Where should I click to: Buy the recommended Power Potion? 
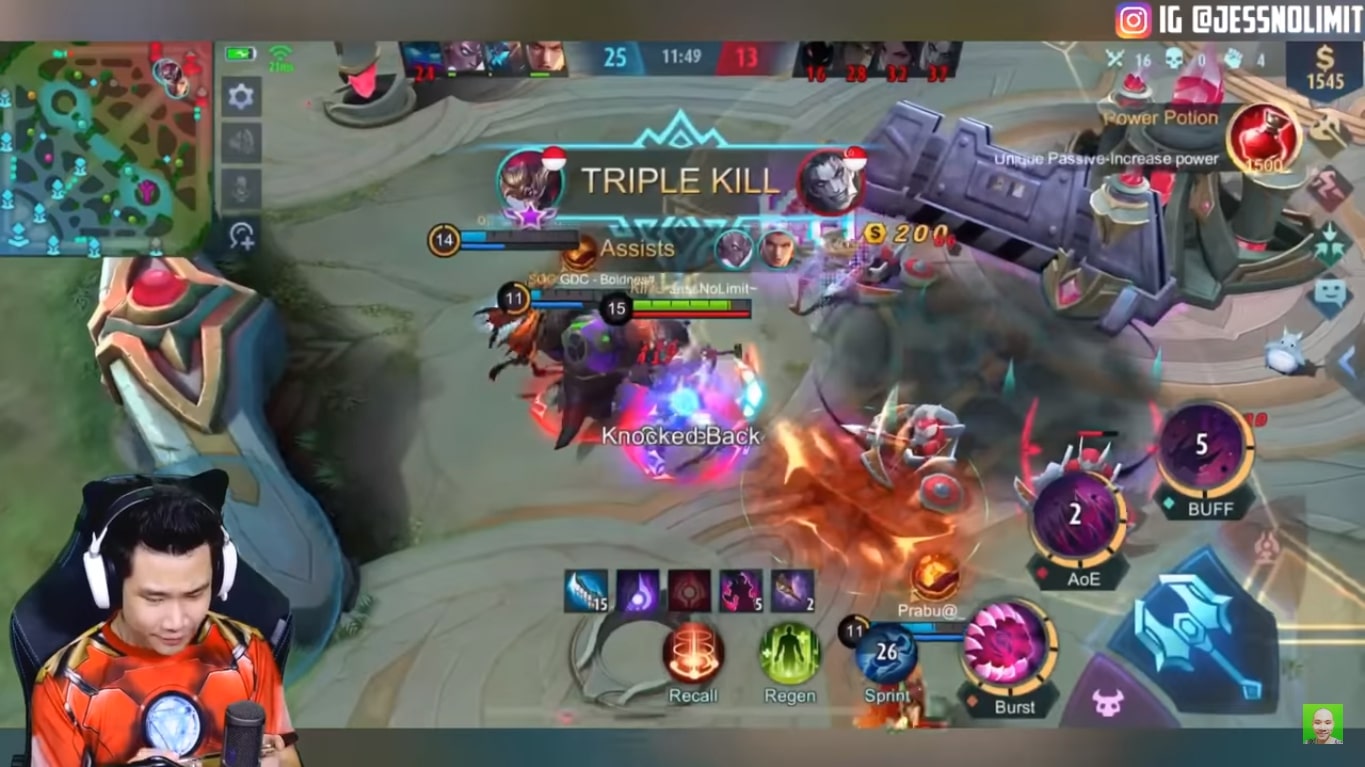(x=1265, y=140)
